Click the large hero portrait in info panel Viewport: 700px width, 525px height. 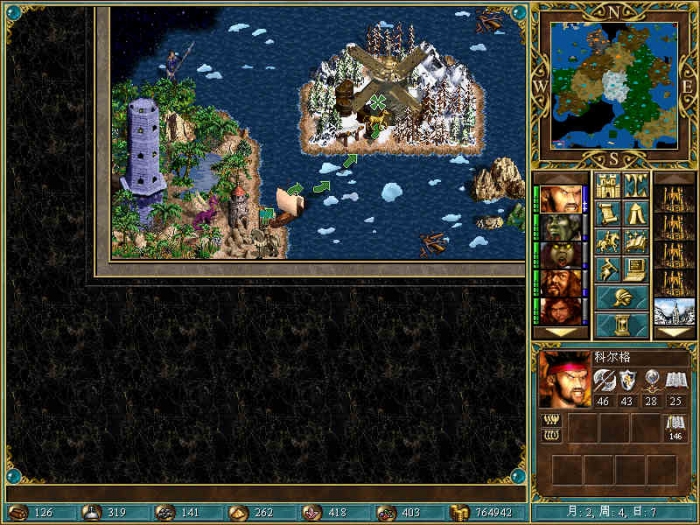tap(565, 378)
